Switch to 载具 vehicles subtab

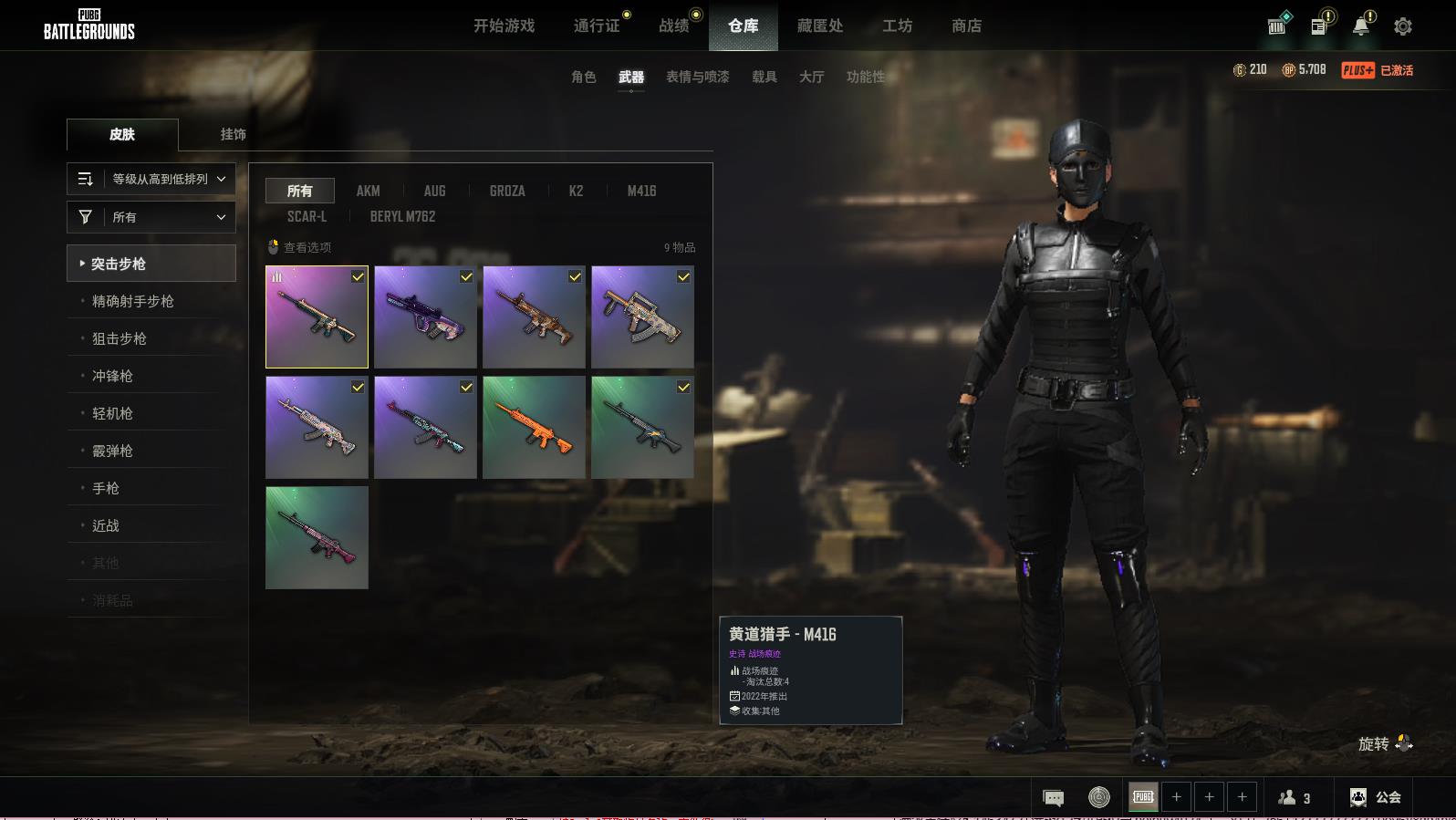pos(764,77)
